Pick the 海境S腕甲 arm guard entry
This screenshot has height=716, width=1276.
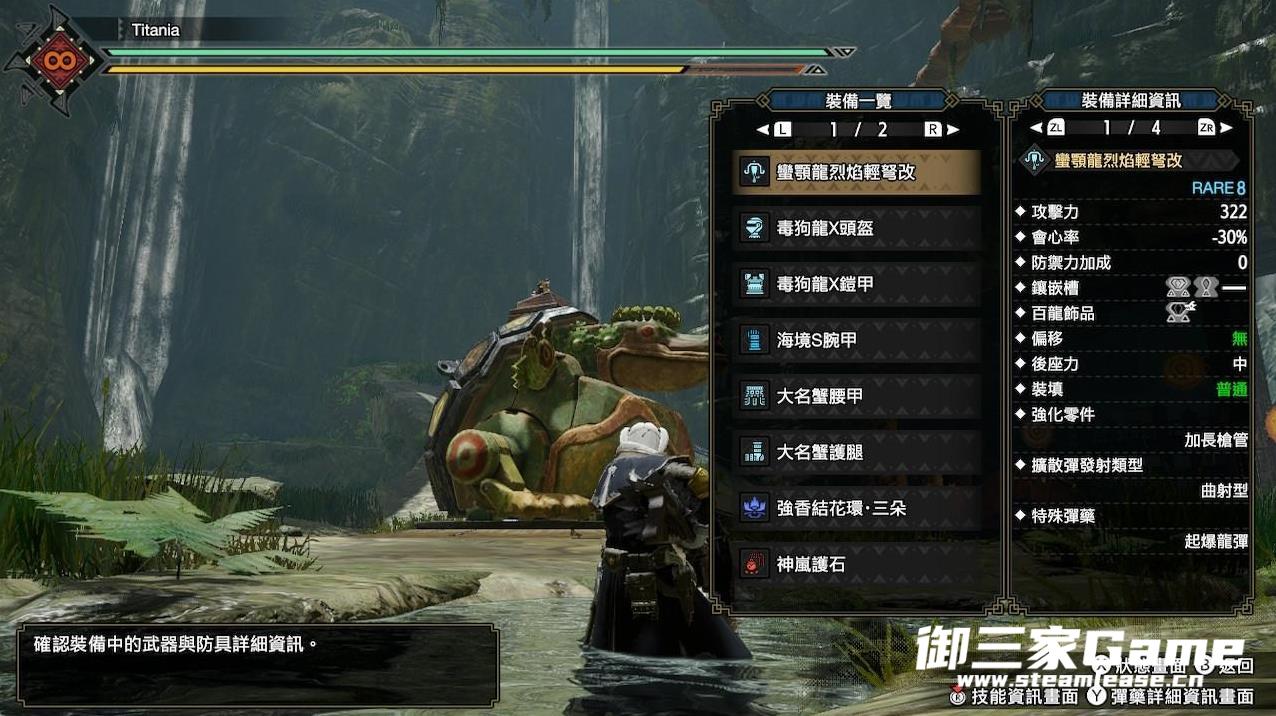click(x=856, y=340)
